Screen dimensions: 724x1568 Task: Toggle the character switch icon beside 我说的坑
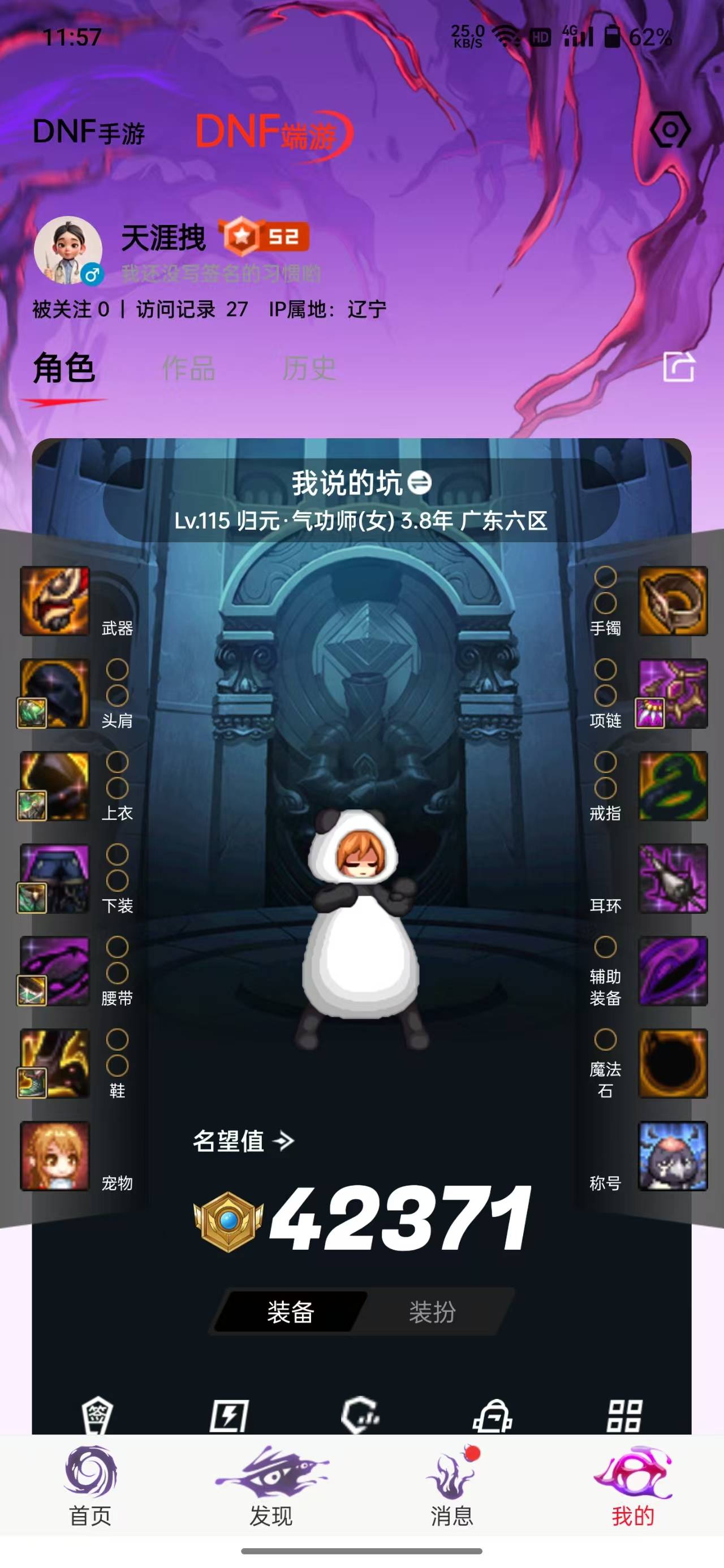point(420,483)
